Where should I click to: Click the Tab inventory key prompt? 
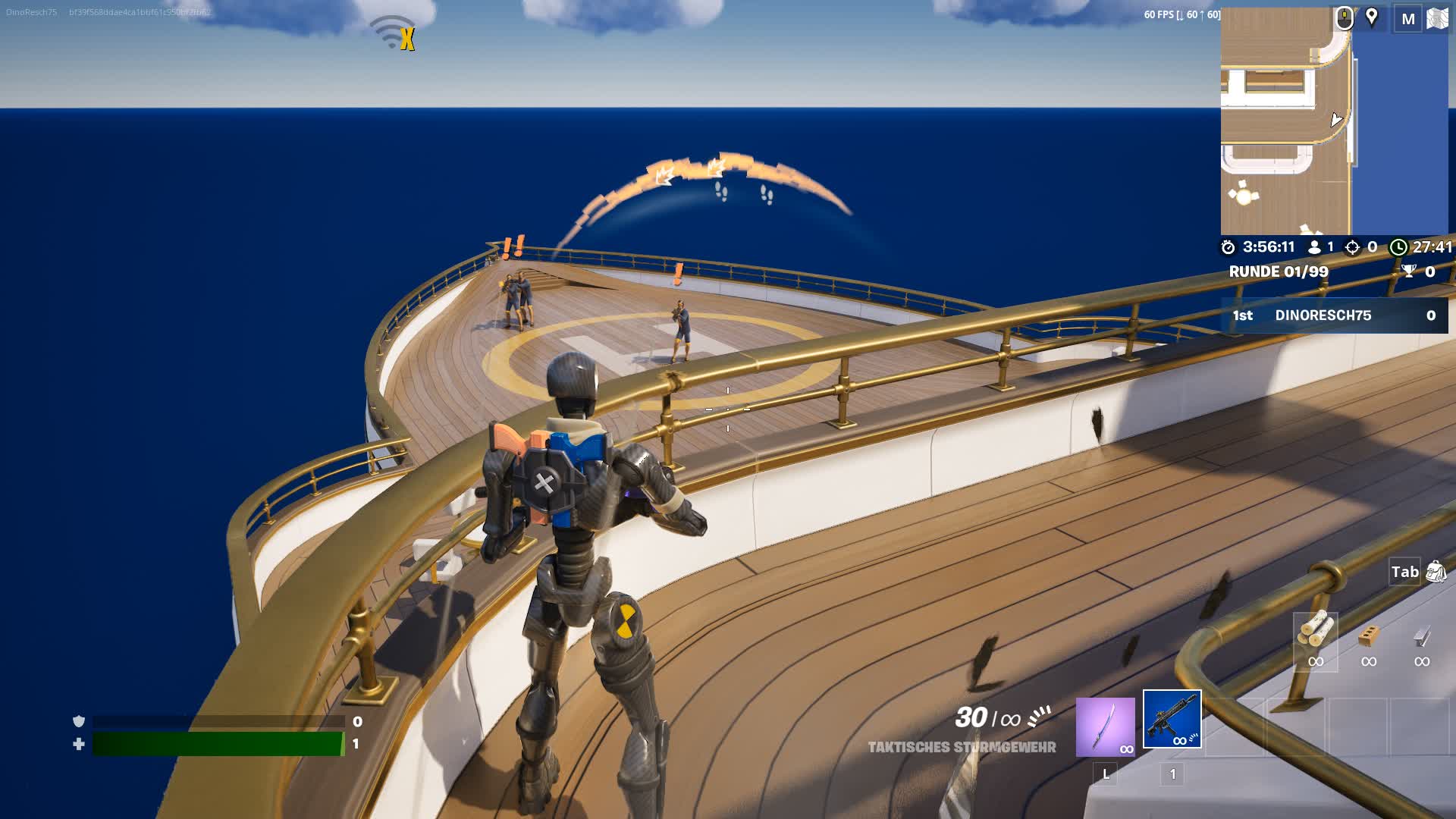1407,573
